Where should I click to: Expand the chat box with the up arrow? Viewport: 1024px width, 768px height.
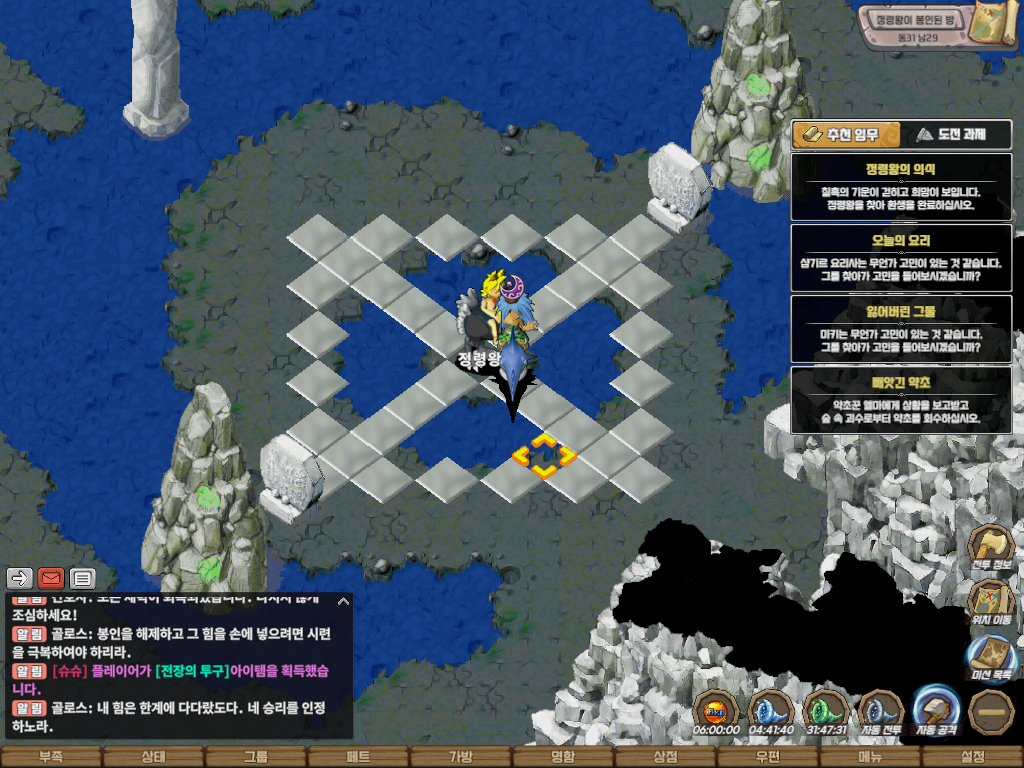[343, 601]
